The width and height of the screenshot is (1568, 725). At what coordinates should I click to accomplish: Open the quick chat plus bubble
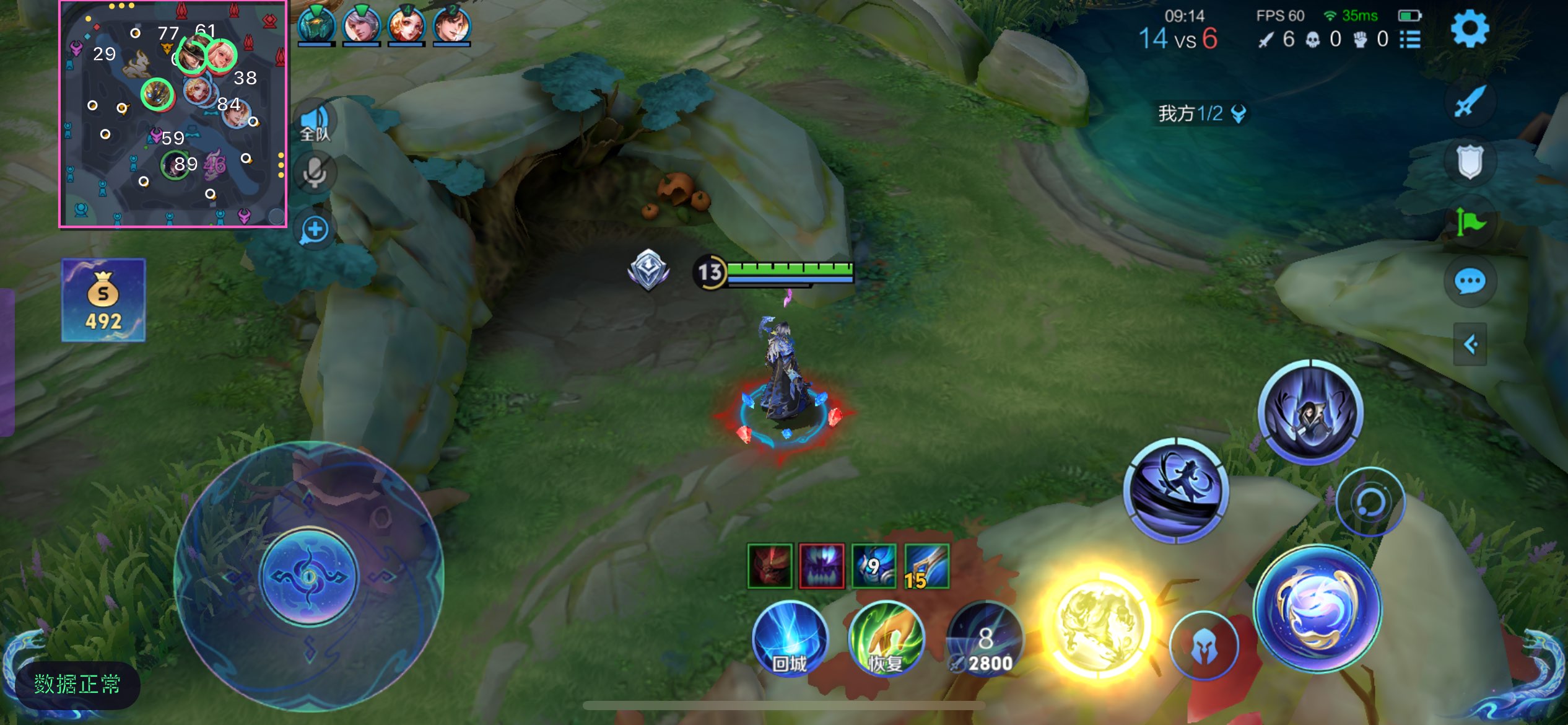pos(315,230)
